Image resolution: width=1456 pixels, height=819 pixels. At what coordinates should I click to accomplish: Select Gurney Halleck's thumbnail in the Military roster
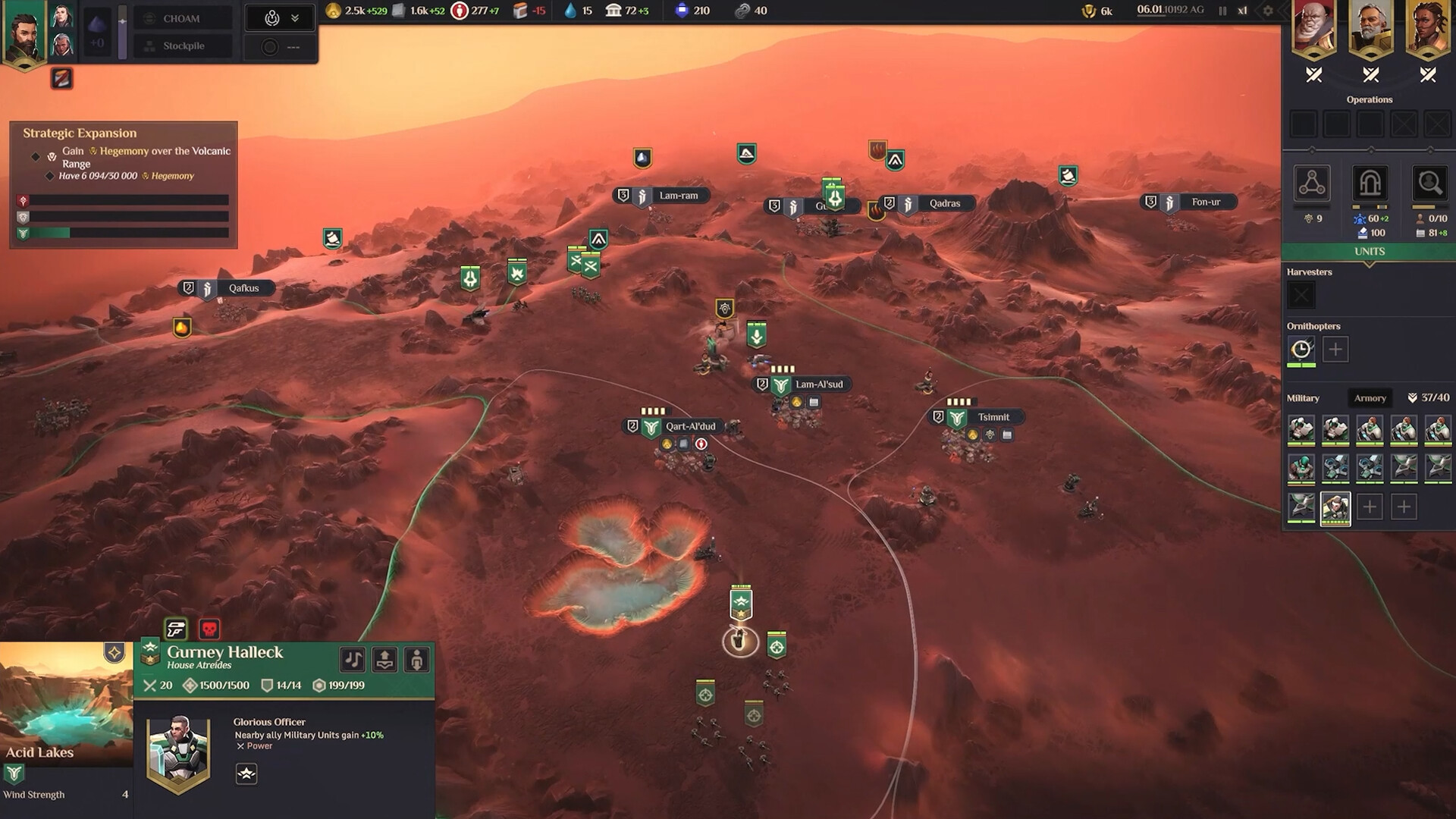click(x=1335, y=507)
